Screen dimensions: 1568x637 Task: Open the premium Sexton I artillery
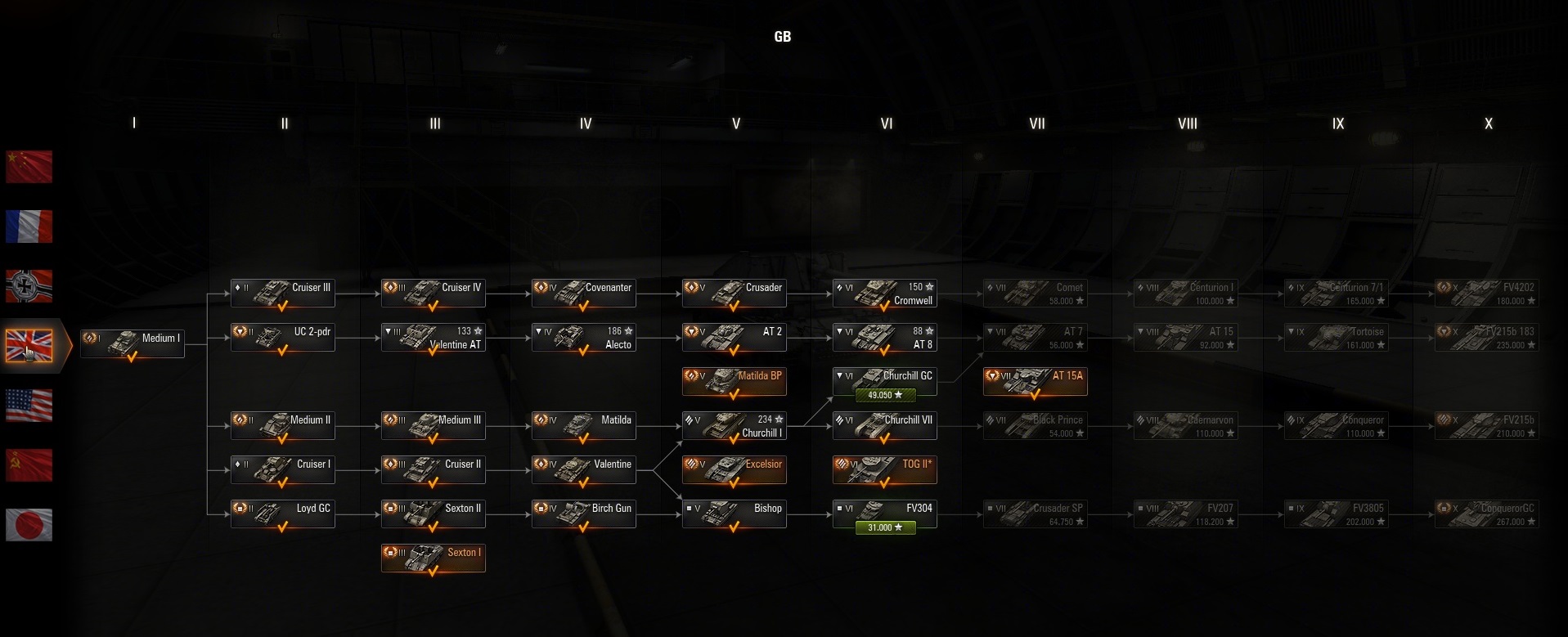click(434, 558)
